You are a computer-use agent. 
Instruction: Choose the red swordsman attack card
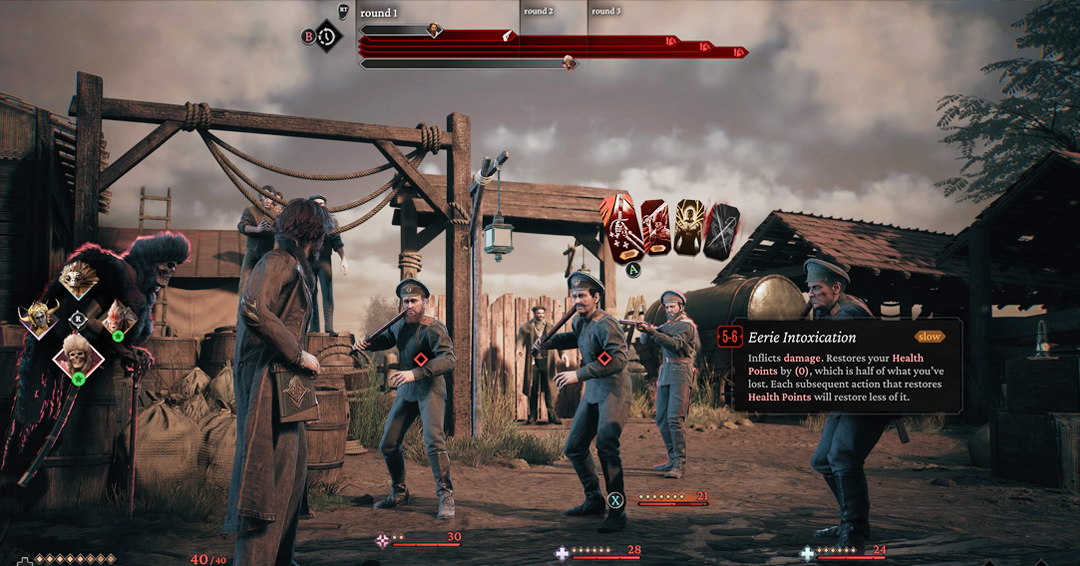pyautogui.click(x=655, y=229)
